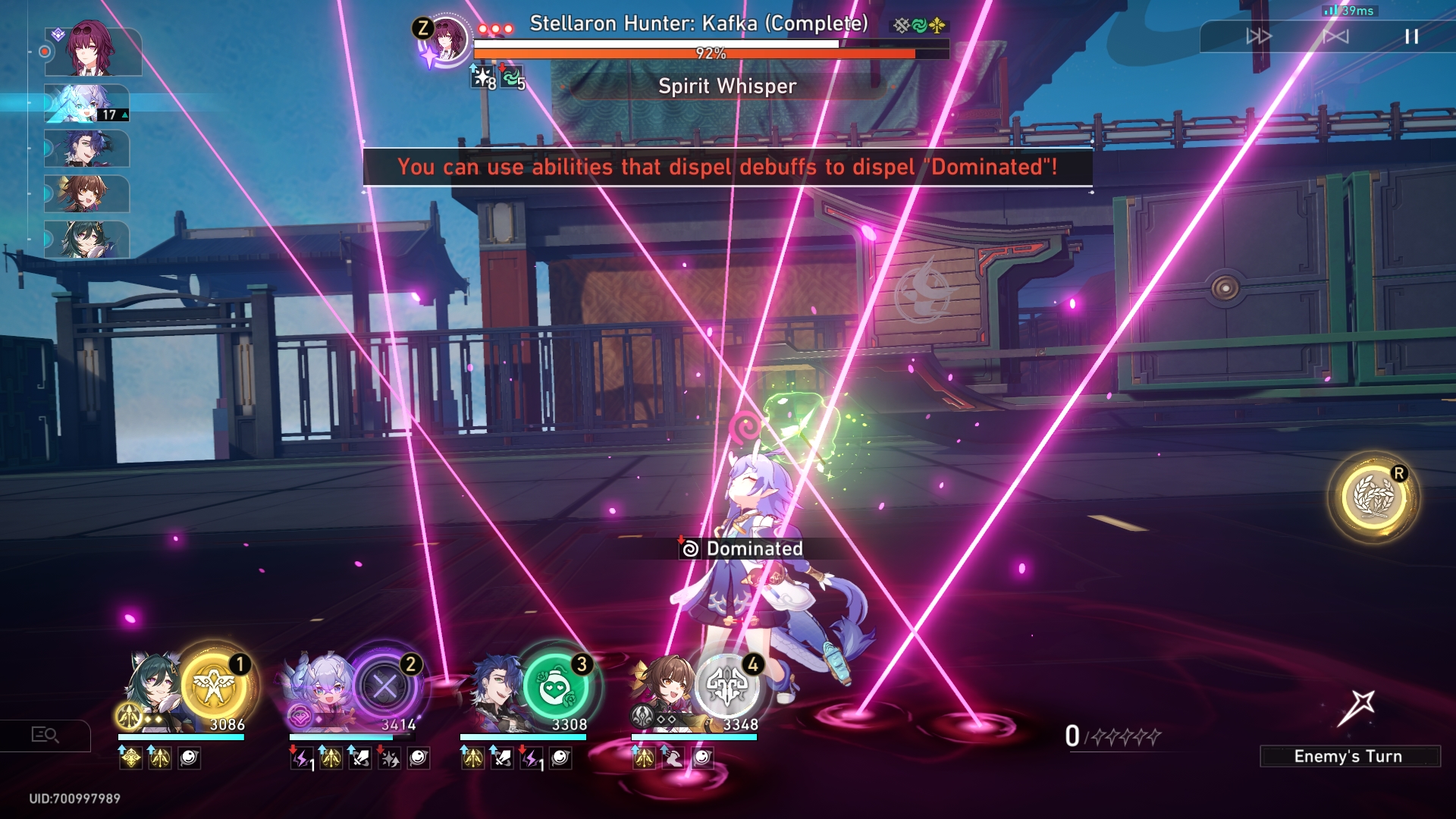Inspect Kafka's status effect icons

pyautogui.click(x=497, y=77)
